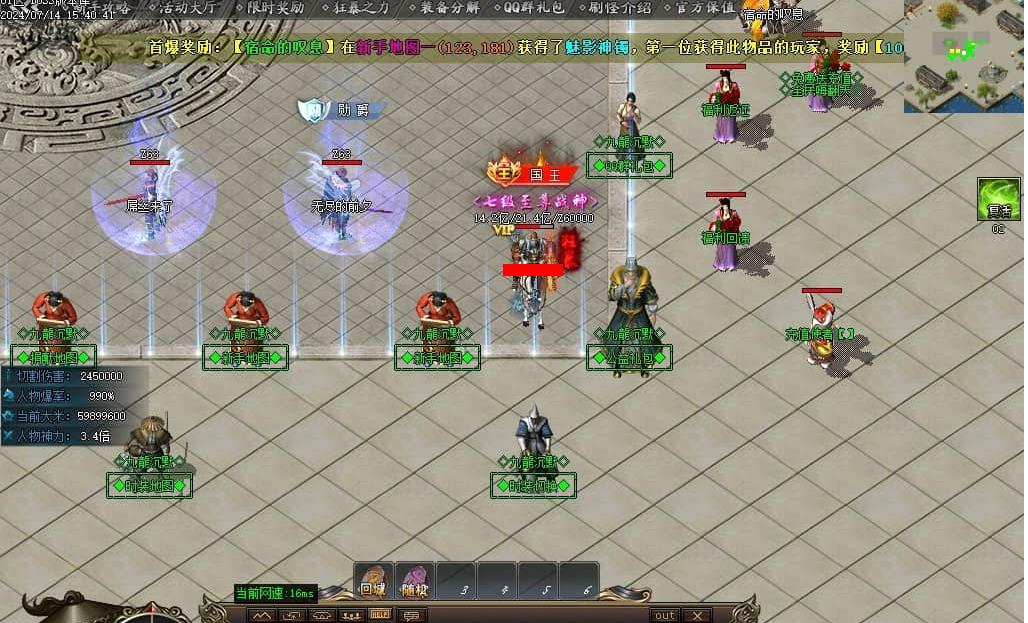Open the group-of-people icon on bottom bar
The width and height of the screenshot is (1028, 623).
pyautogui.click(x=350, y=615)
